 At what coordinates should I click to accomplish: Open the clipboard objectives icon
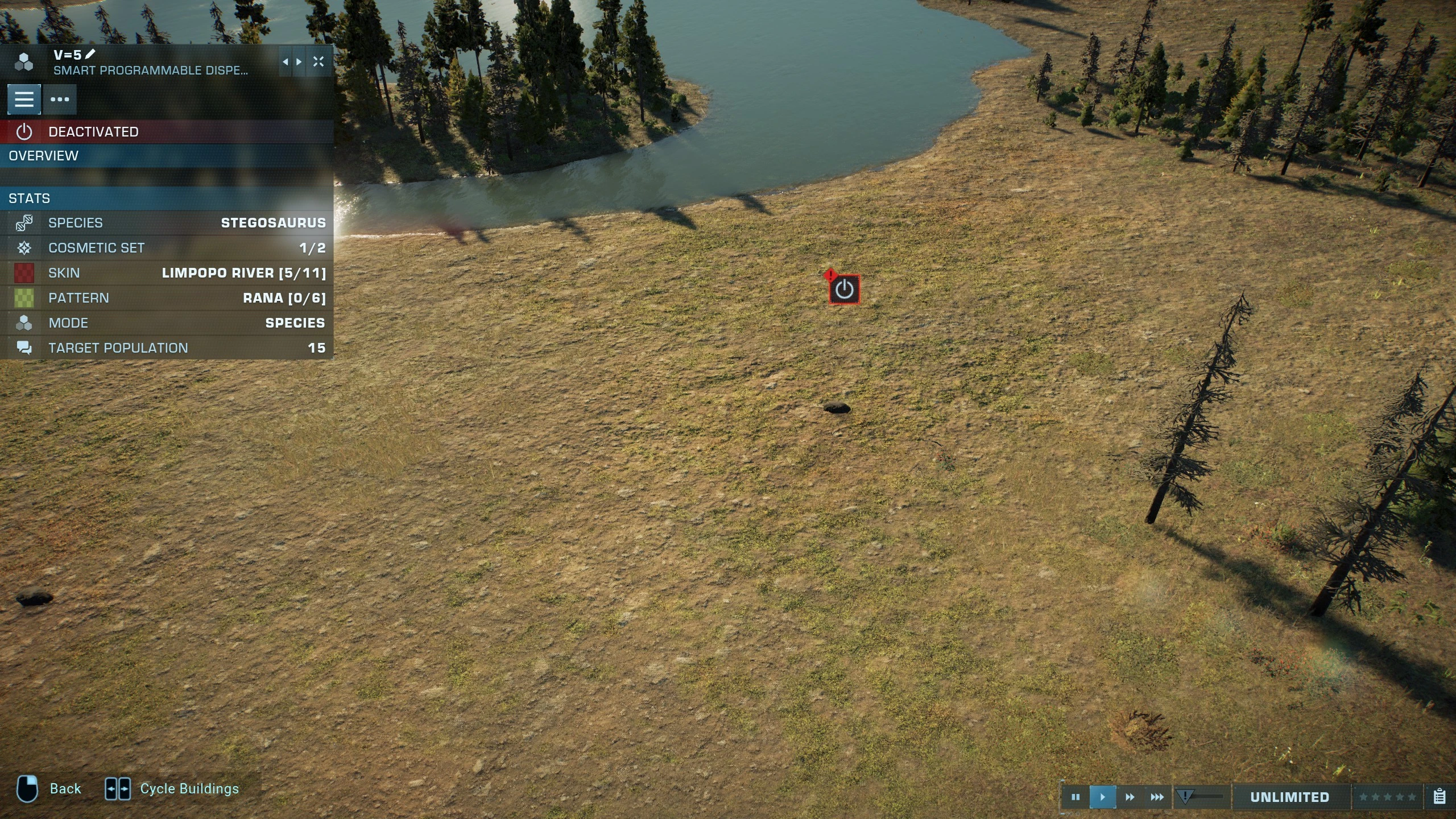pos(1440,797)
